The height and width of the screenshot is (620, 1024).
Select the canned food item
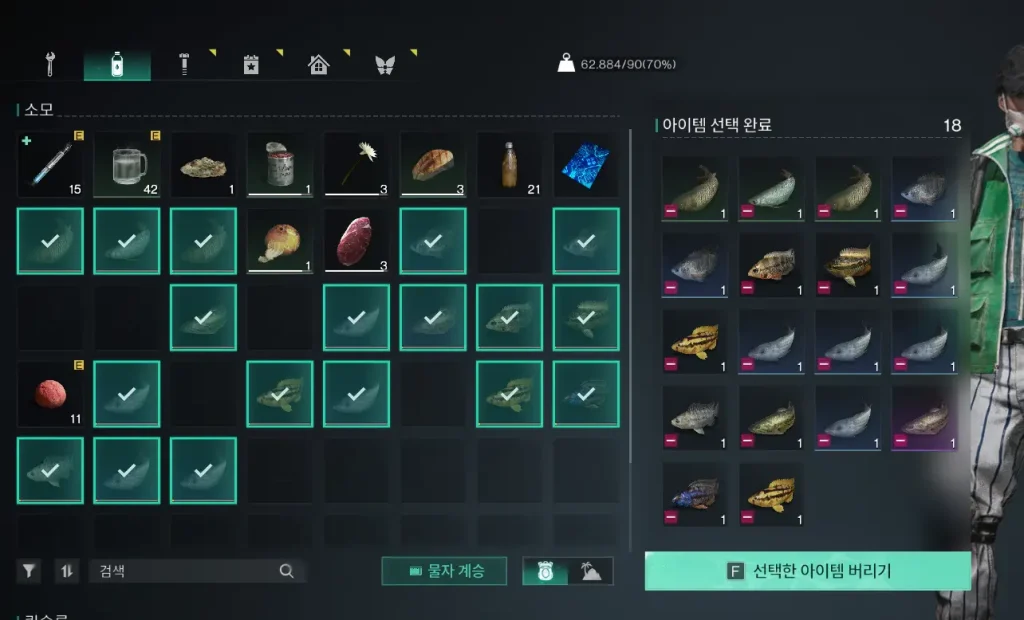click(280, 164)
